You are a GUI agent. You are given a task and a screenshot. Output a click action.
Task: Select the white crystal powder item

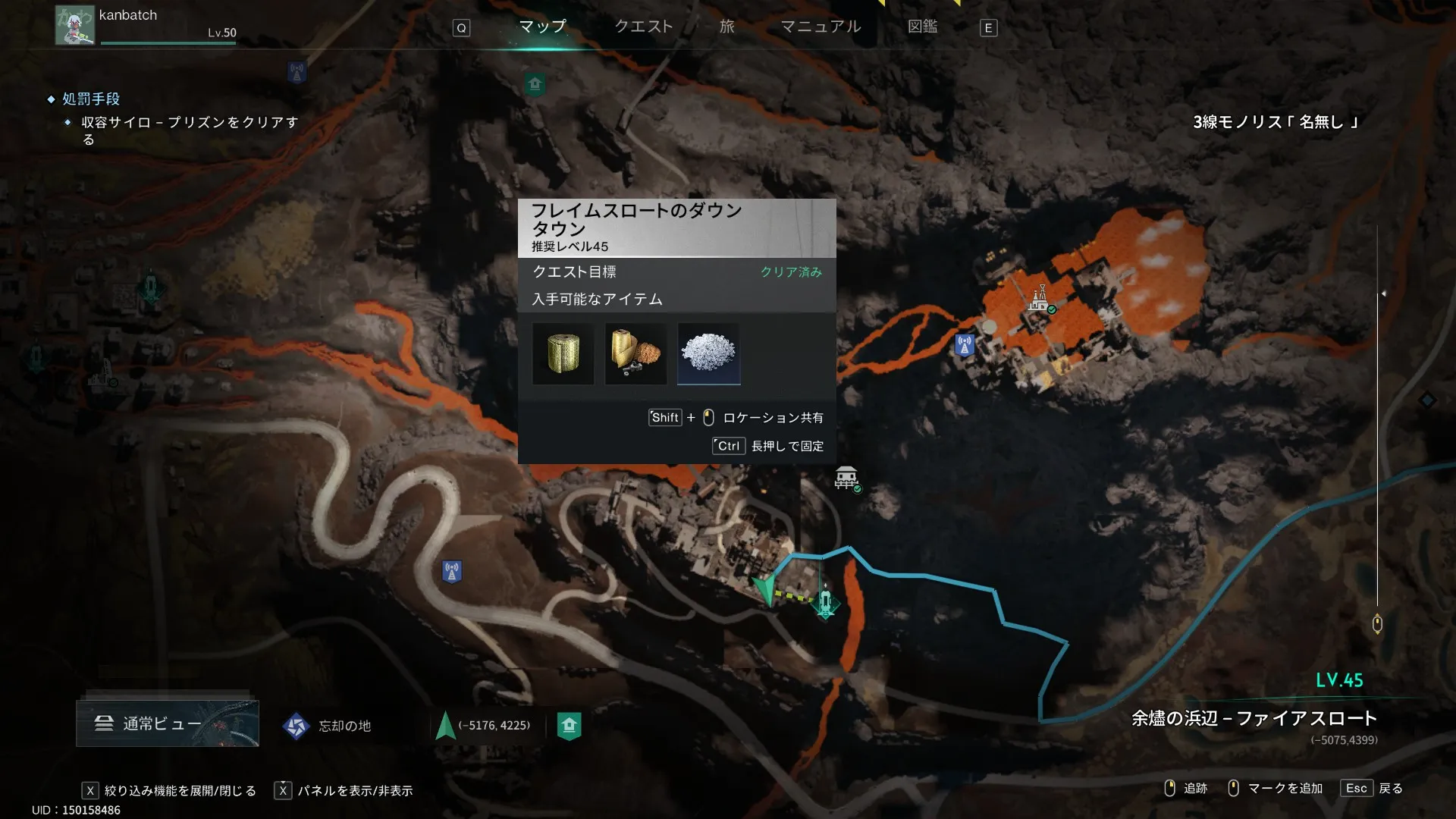[x=708, y=353]
